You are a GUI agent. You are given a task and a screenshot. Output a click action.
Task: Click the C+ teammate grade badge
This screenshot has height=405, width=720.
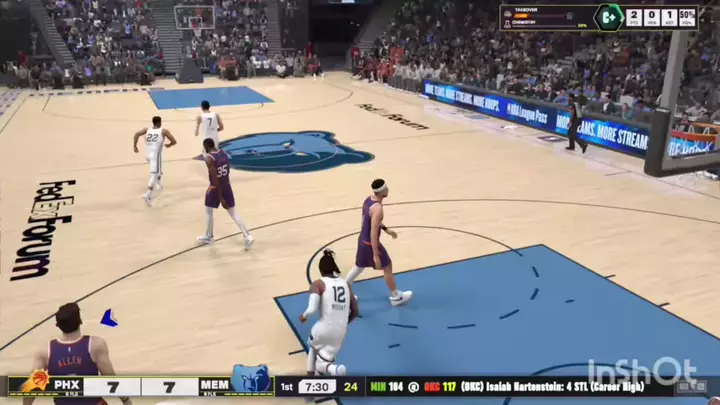pyautogui.click(x=608, y=17)
